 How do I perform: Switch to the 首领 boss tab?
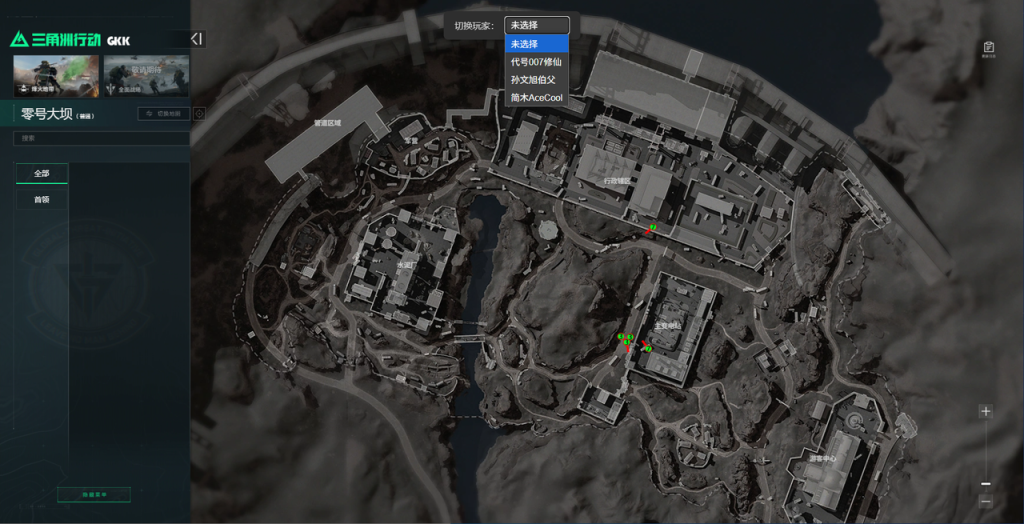(42, 199)
